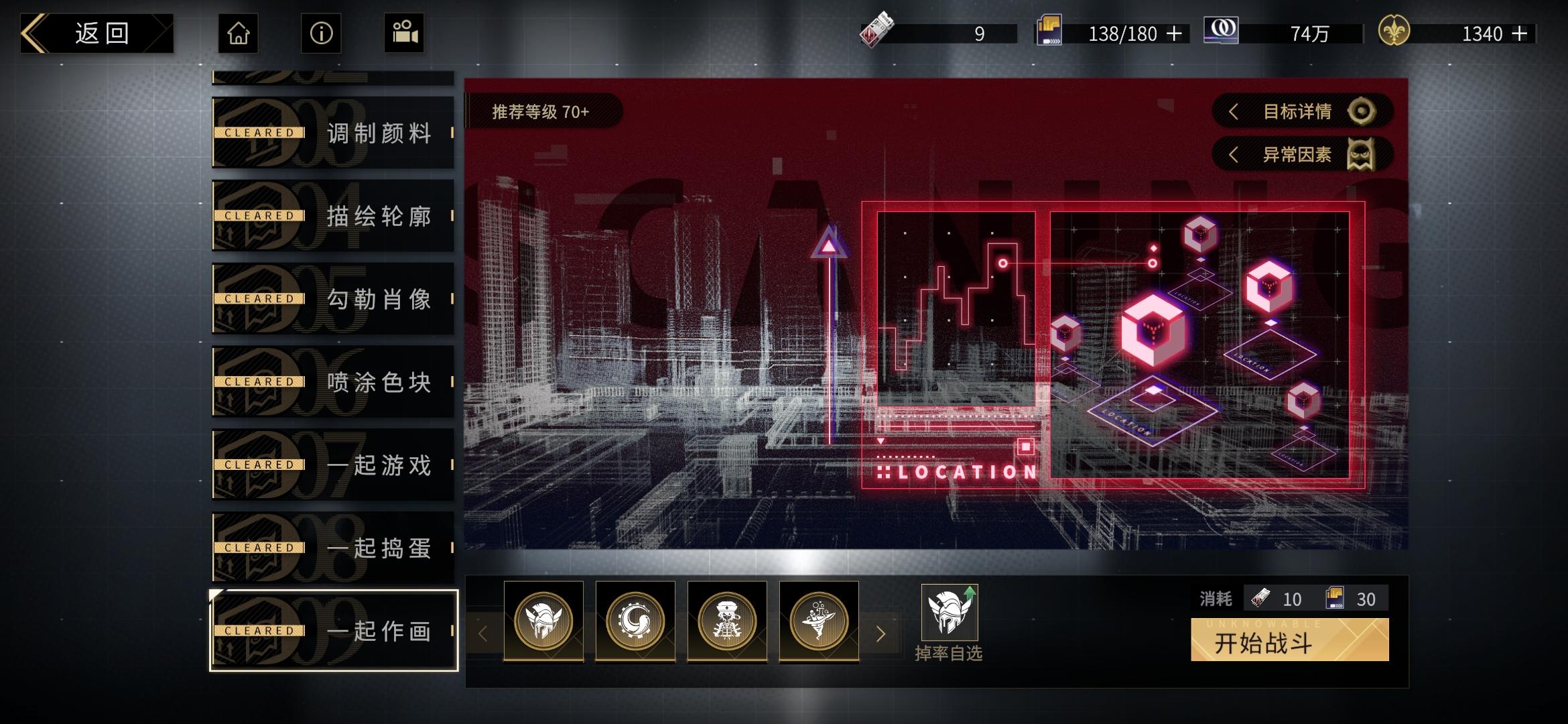Show next rewards with right arrow
1568x724 pixels.
[881, 633]
